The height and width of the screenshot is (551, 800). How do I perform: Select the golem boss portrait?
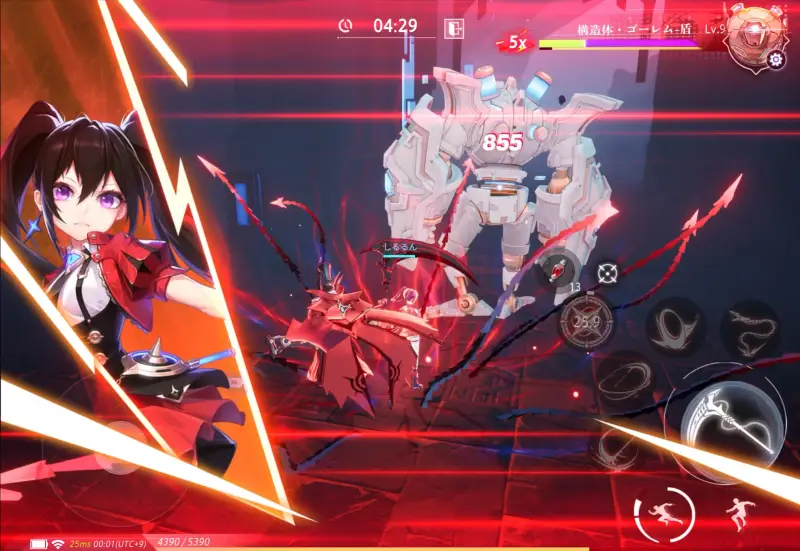click(x=755, y=36)
